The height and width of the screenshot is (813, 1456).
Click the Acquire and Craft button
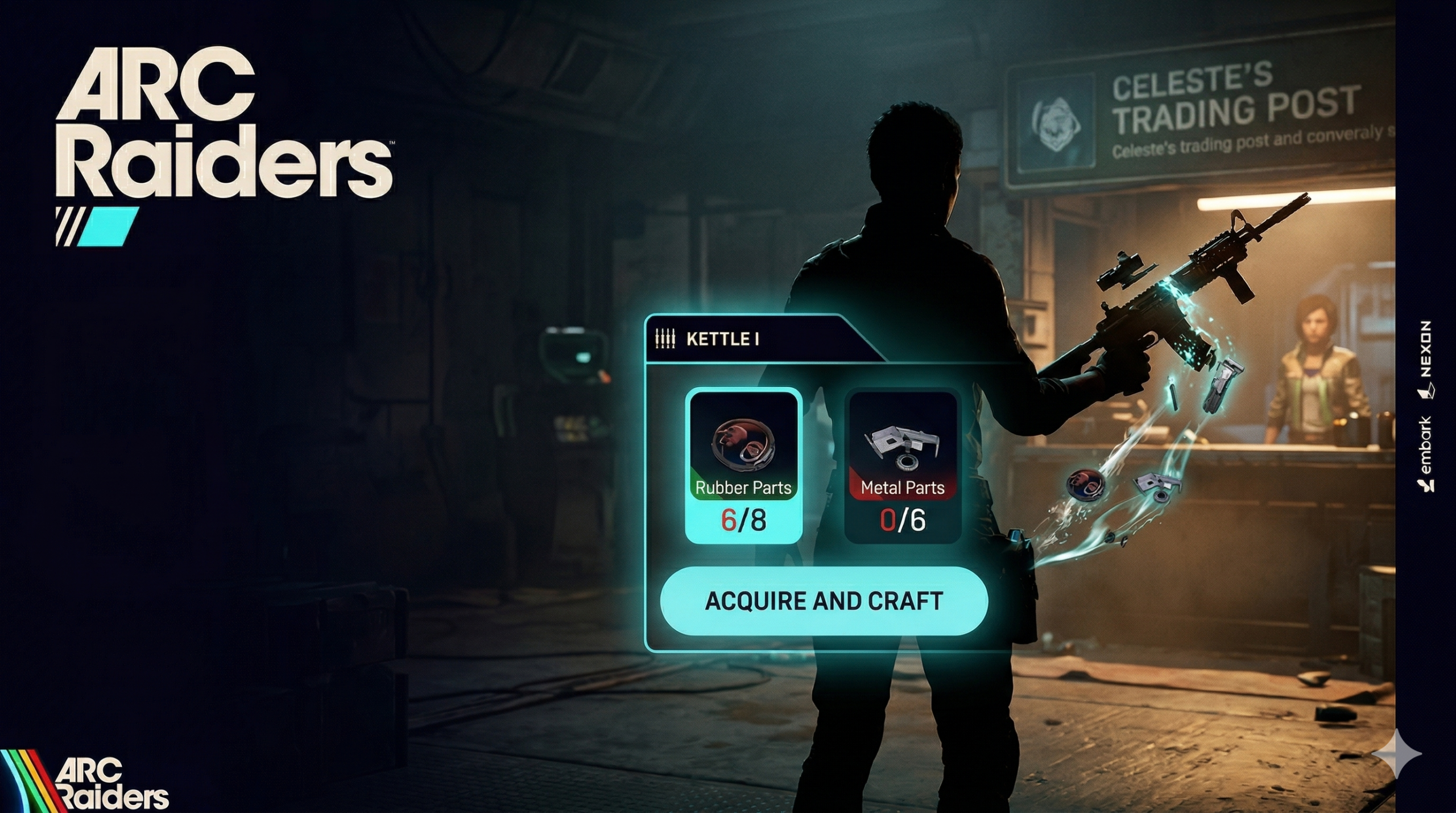click(x=824, y=601)
